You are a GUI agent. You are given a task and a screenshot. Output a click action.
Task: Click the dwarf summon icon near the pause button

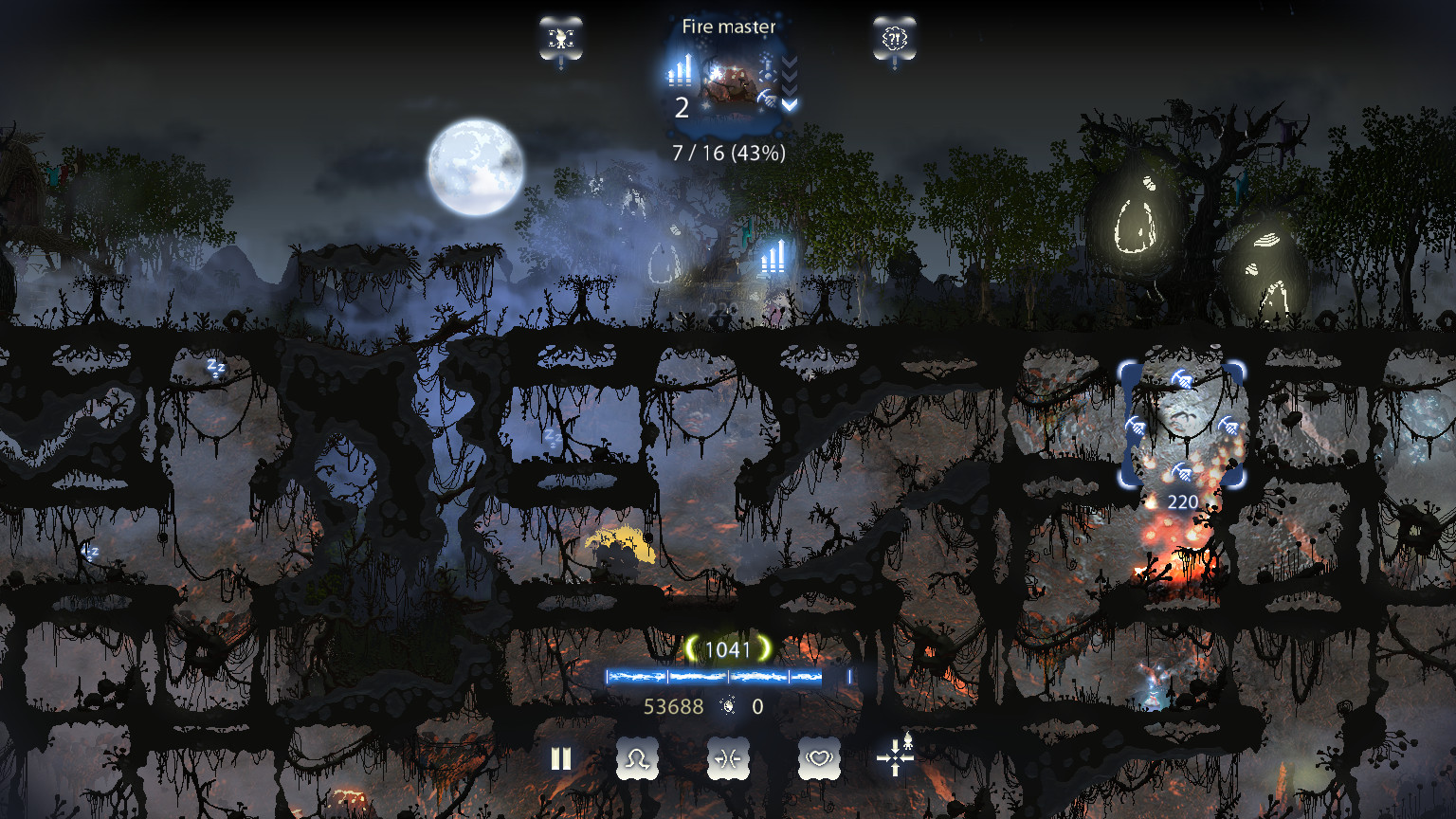[637, 758]
